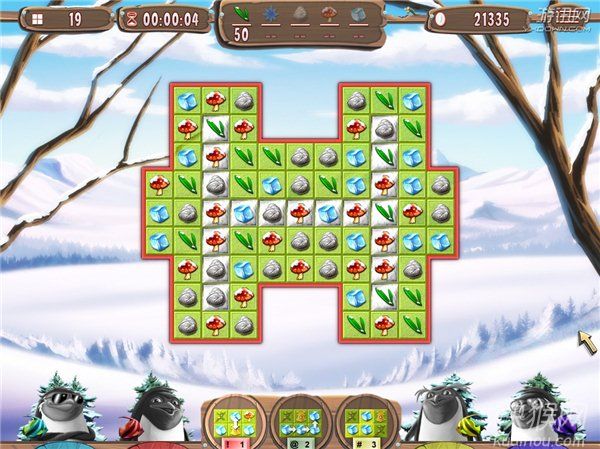Pick the only mushroom on the board's left edge

[158, 184]
